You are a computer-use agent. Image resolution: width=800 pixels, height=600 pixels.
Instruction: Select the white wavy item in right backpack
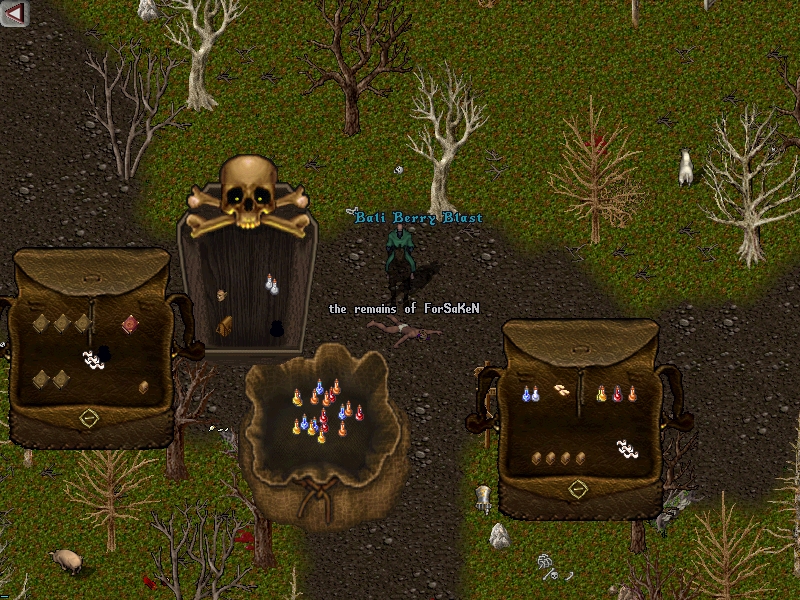pyautogui.click(x=627, y=448)
